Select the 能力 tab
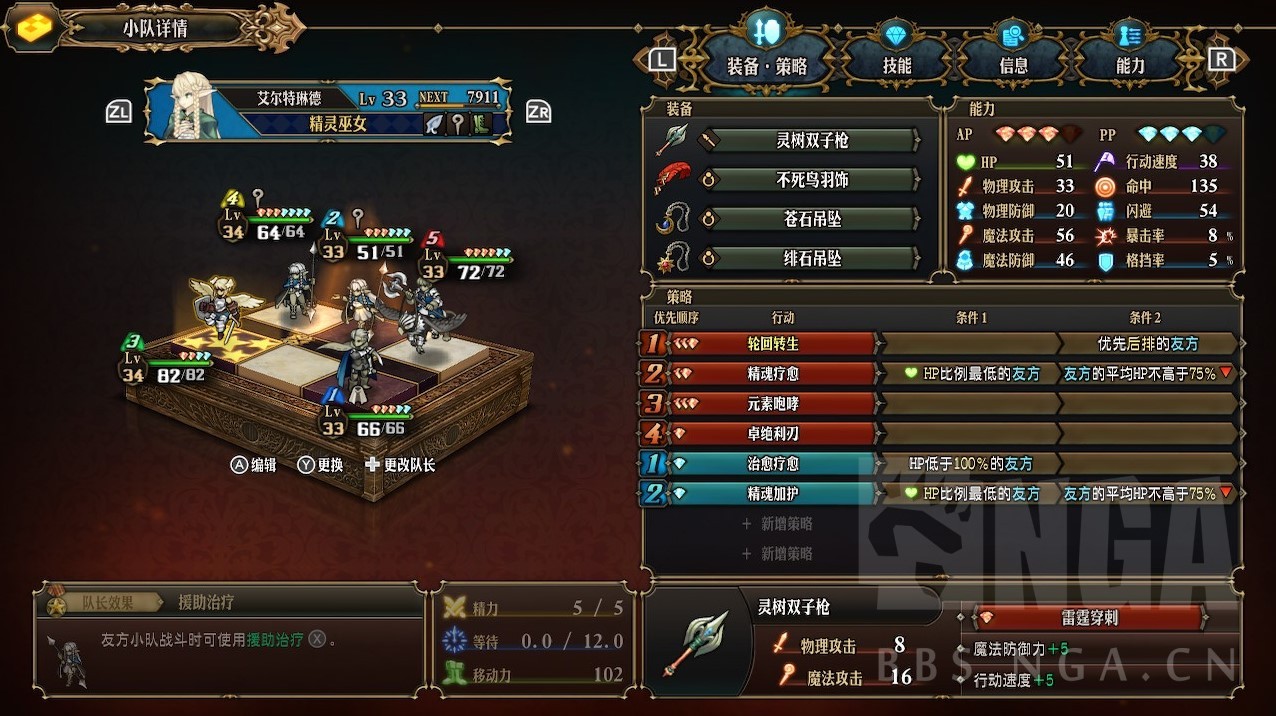1276x716 pixels. click(1130, 66)
